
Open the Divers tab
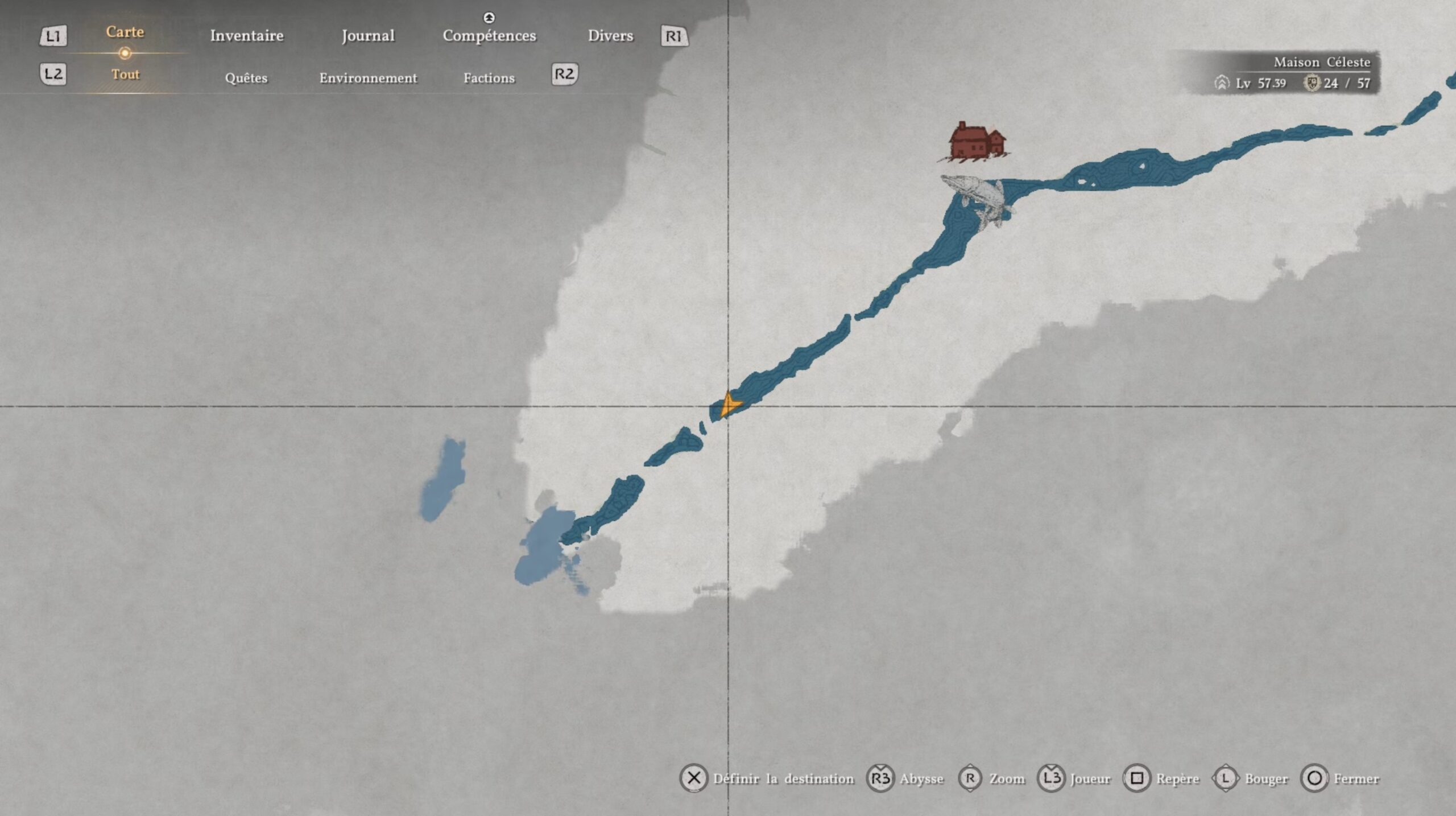[x=610, y=36]
